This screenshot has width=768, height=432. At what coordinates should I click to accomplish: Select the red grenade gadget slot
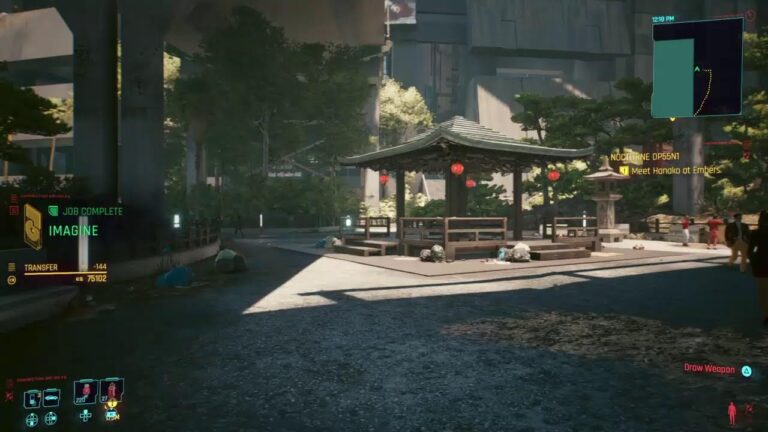coord(111,391)
